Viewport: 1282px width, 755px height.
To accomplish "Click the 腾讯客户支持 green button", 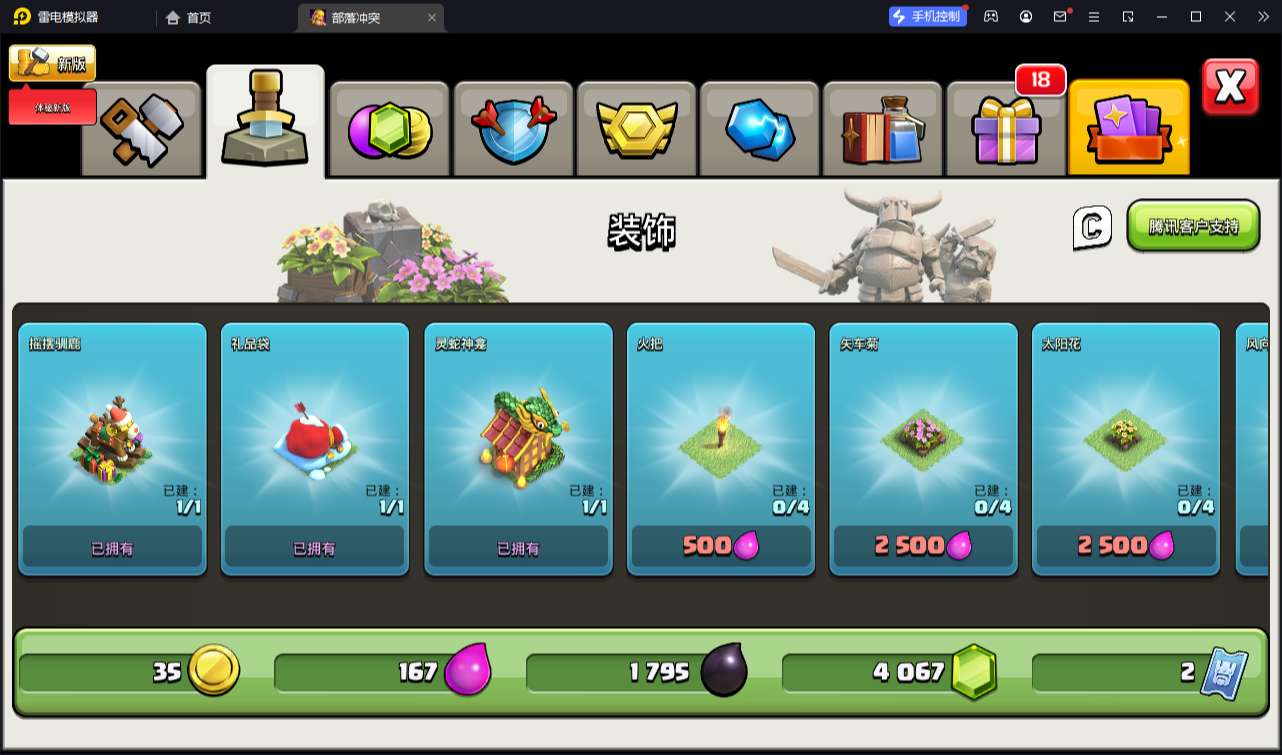I will point(1193,226).
